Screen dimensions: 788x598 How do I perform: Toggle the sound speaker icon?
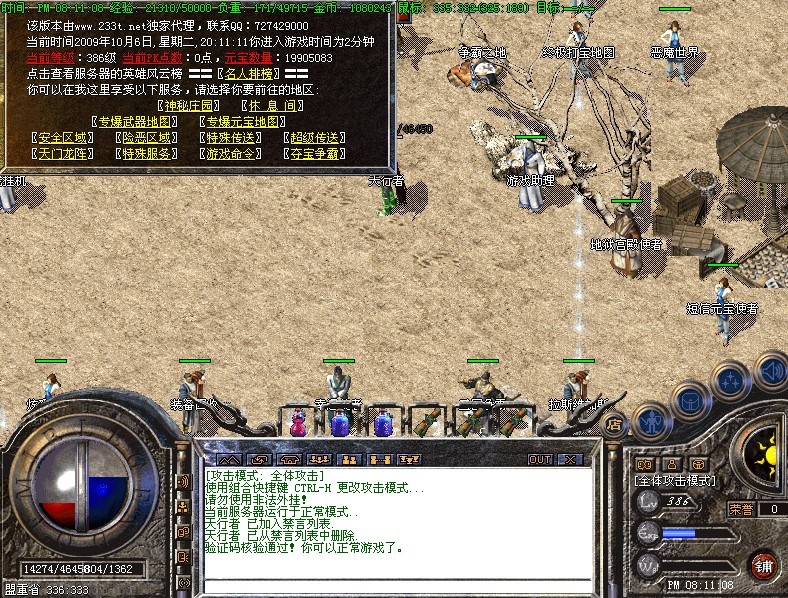click(770, 371)
